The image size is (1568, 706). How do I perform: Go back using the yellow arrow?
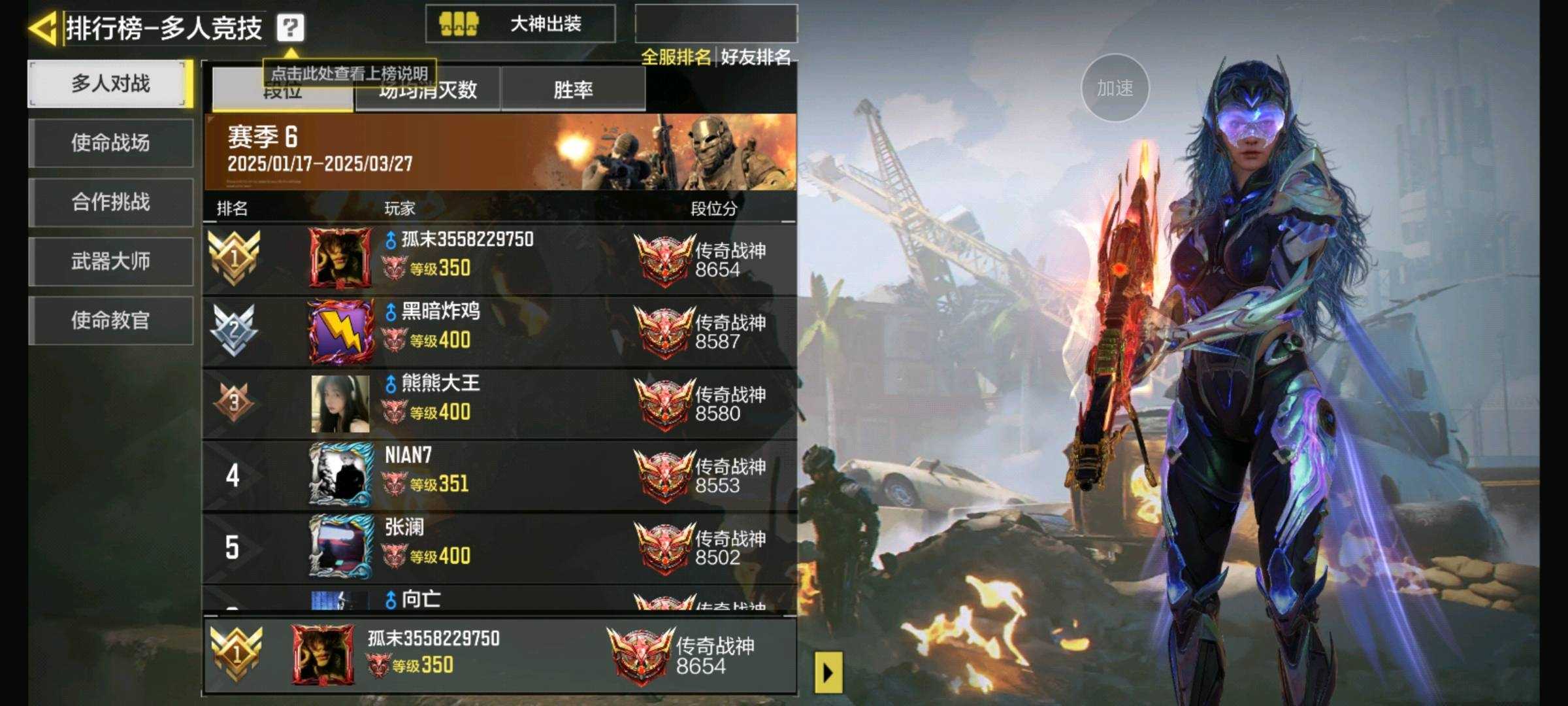43,29
